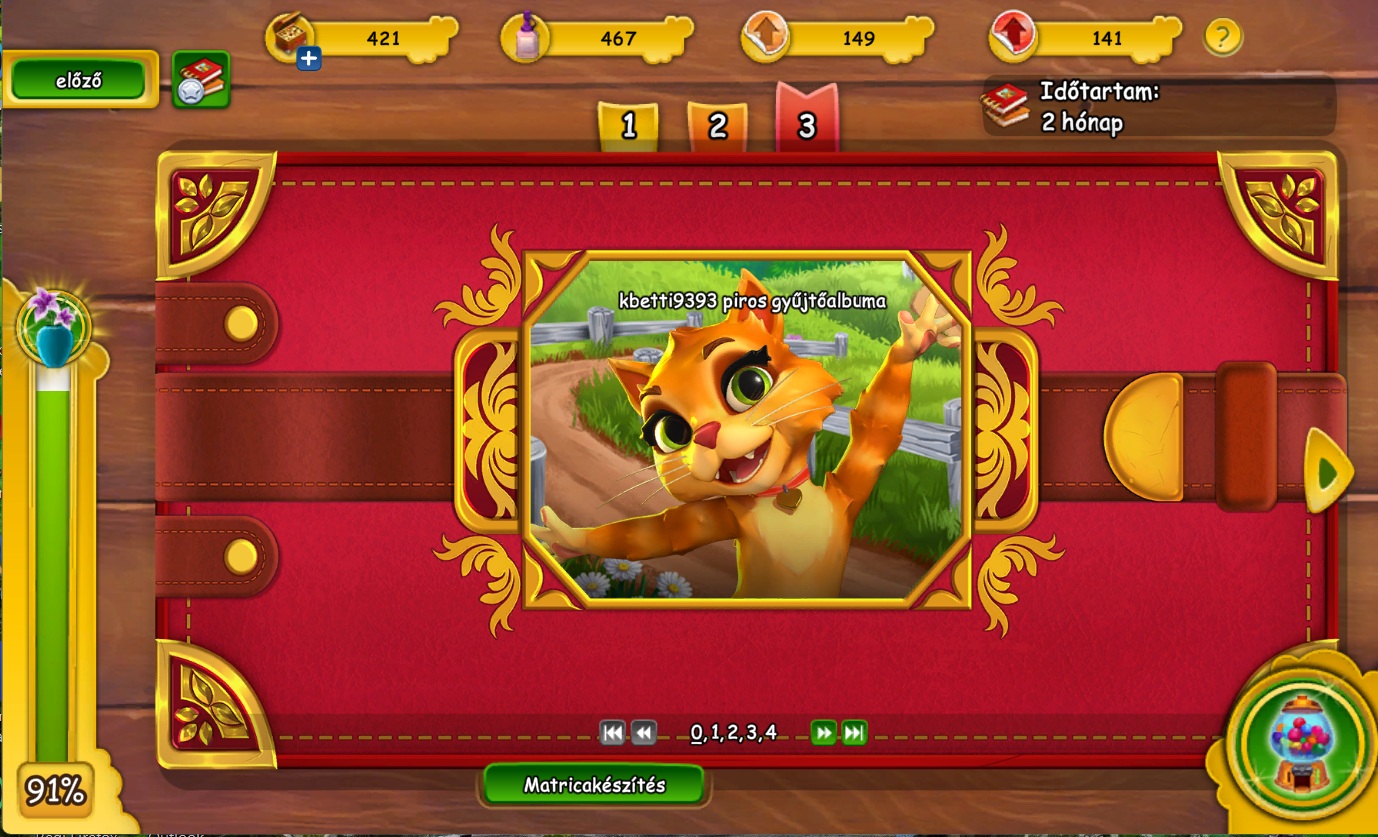1378x837 pixels.
Task: Add more treasure chest currency with plus
Action: [x=309, y=59]
